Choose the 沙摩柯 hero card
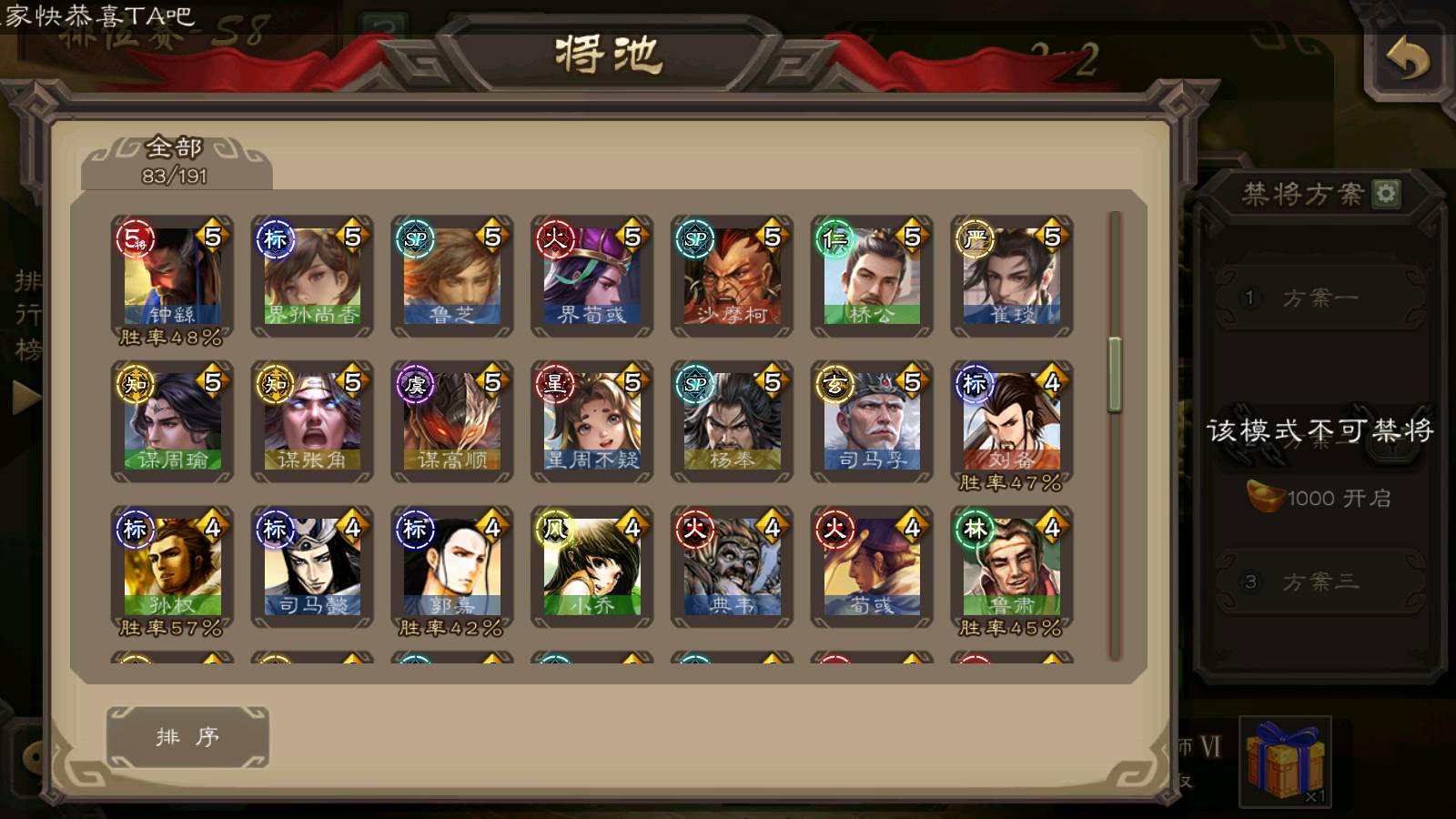This screenshot has width=1456, height=819. click(x=732, y=276)
